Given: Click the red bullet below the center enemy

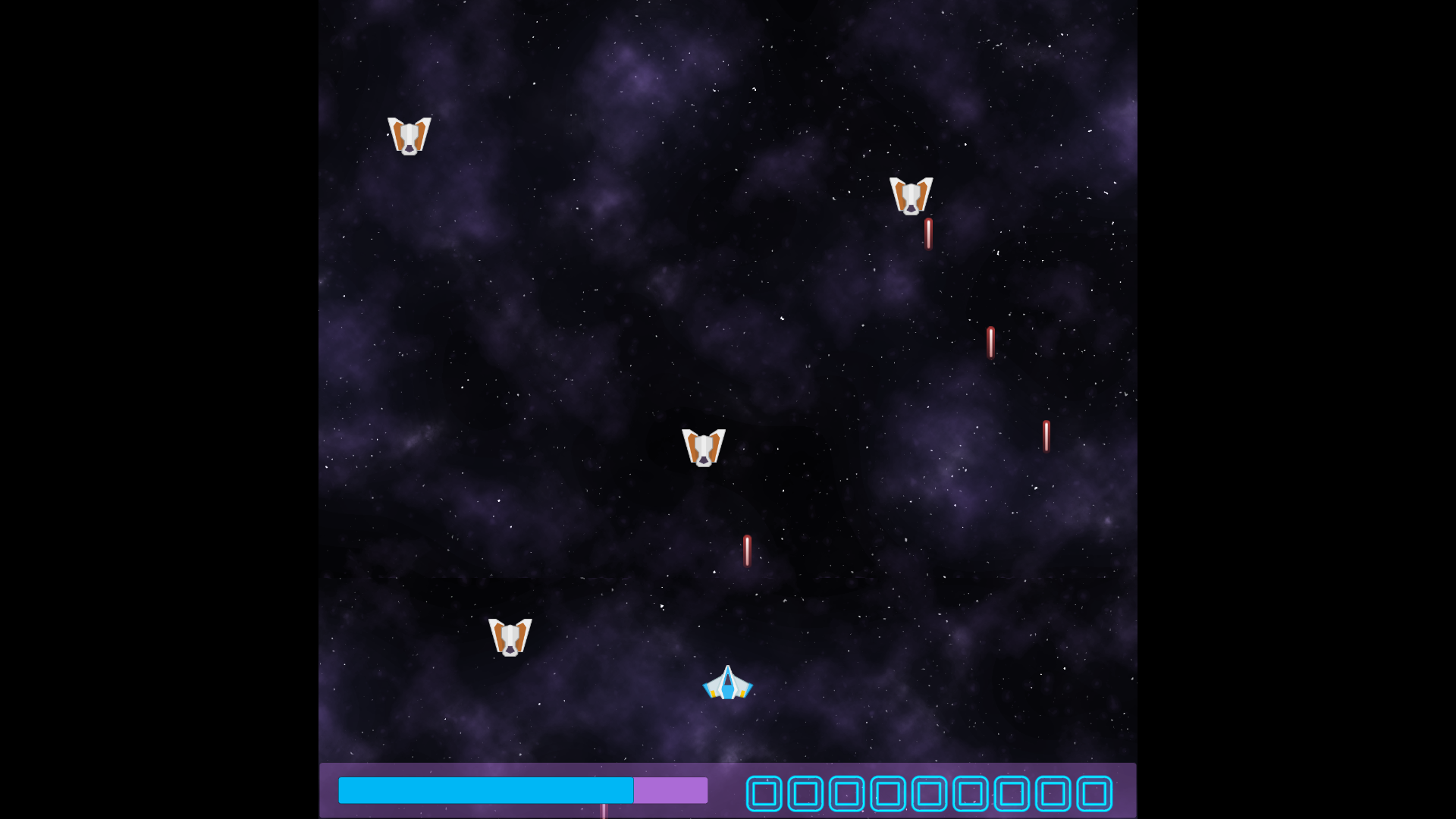Looking at the screenshot, I should [747, 552].
